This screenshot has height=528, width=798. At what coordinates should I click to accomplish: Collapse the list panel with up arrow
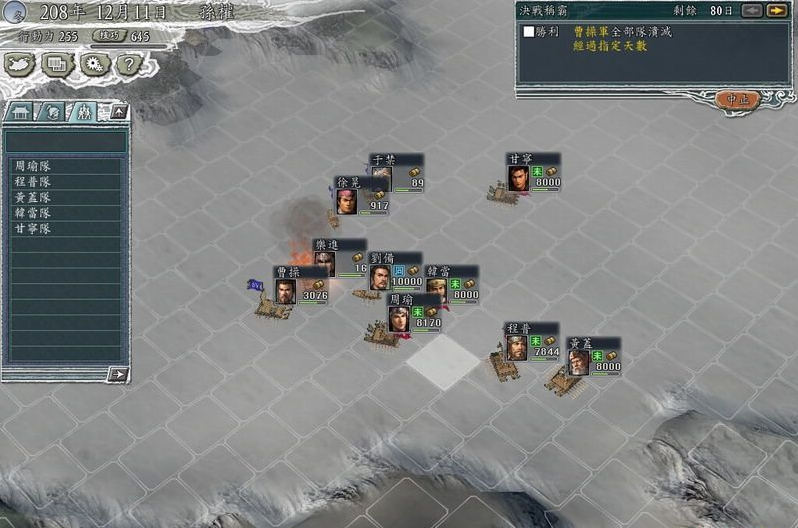point(118,111)
